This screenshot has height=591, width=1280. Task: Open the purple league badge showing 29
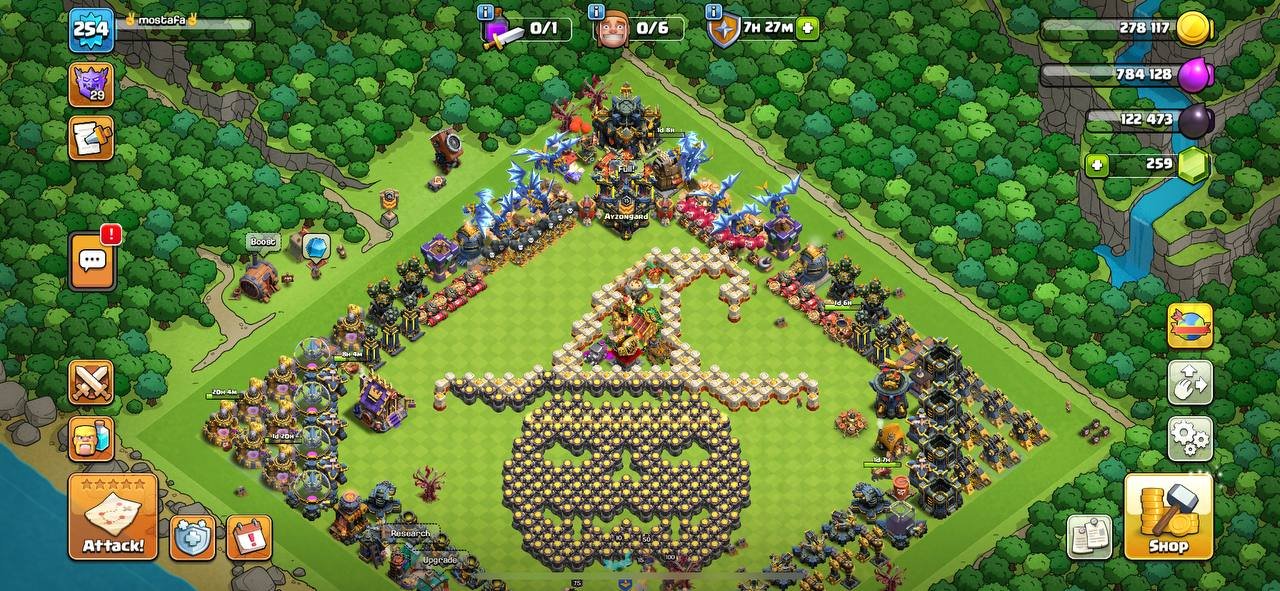pos(91,84)
